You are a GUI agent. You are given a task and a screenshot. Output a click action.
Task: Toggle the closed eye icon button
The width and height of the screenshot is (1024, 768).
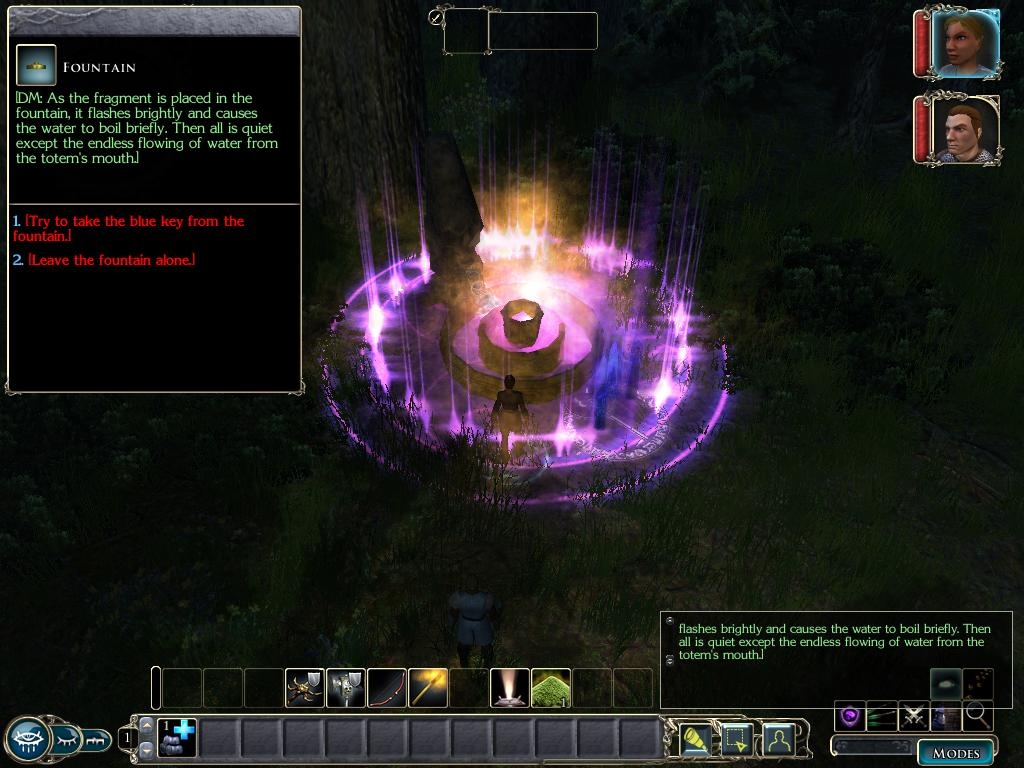click(x=66, y=740)
